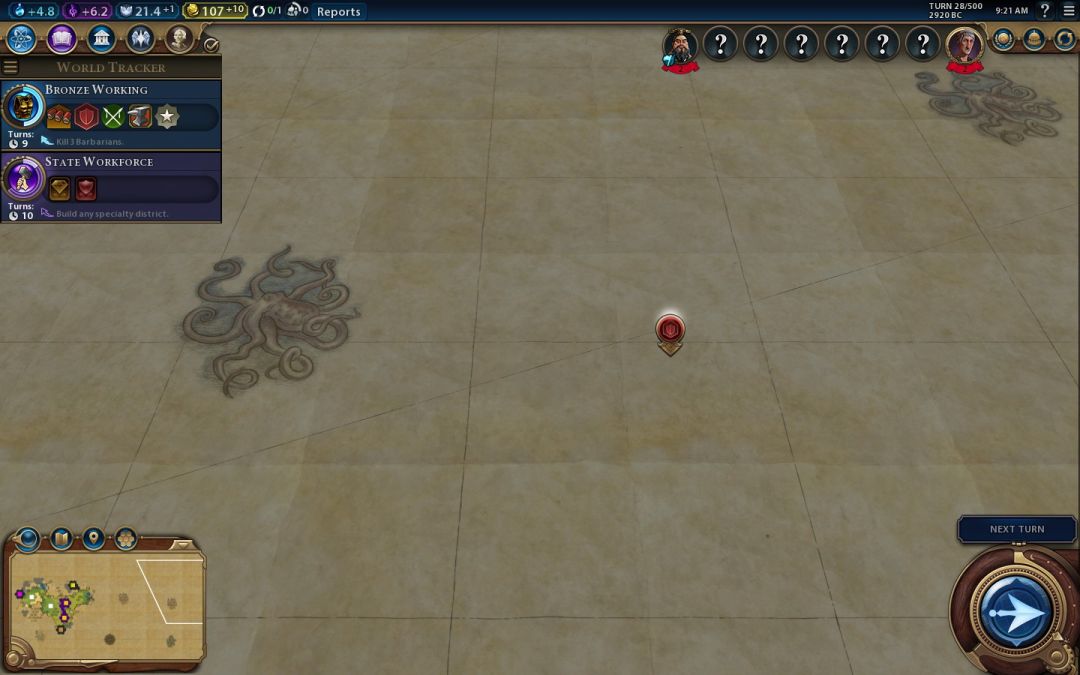Viewport: 1080px width, 675px height.
Task: Open the Religion screen icon
Action: click(x=140, y=39)
